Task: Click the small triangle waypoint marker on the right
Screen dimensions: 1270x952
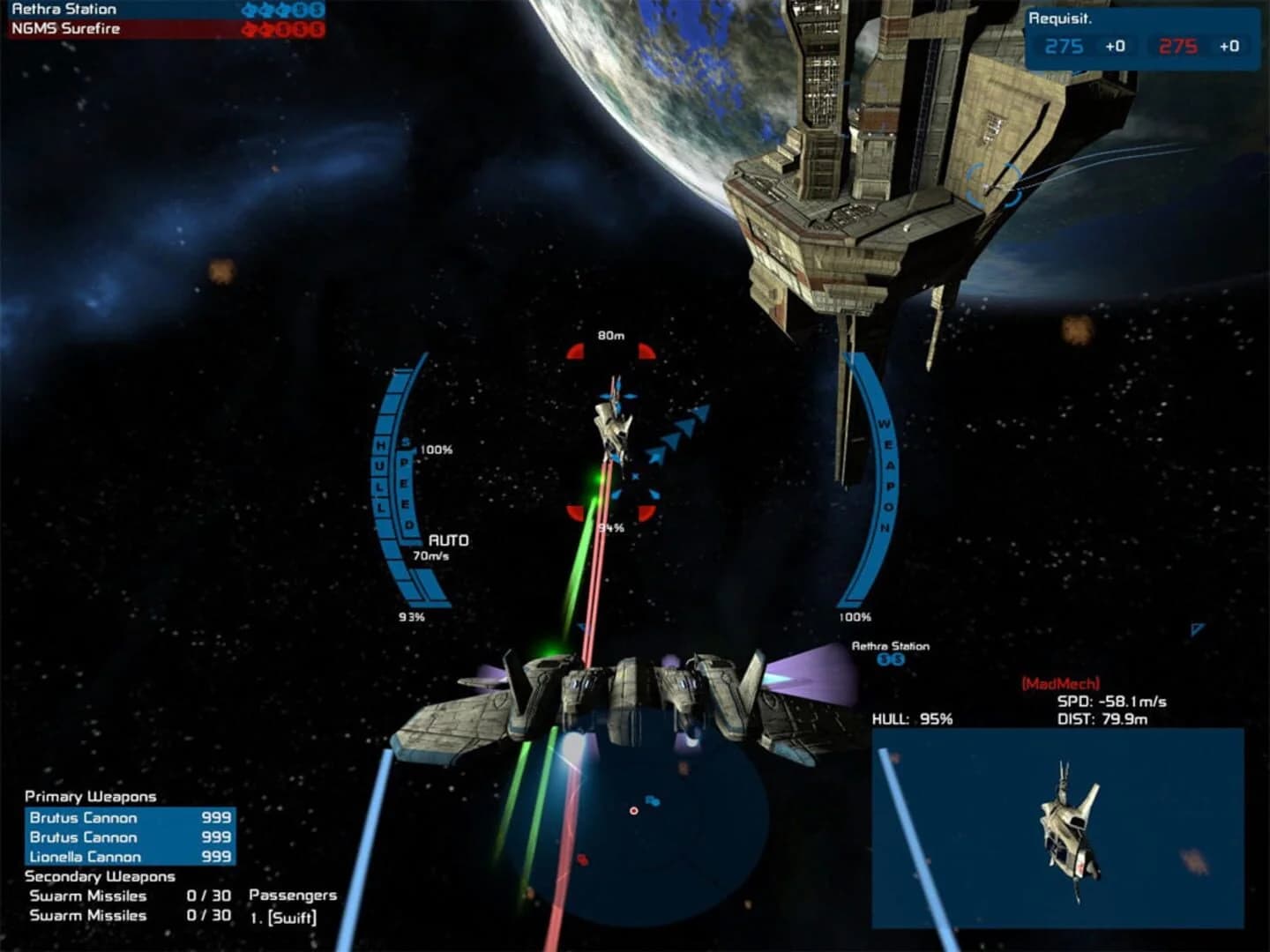Action: (x=1198, y=629)
